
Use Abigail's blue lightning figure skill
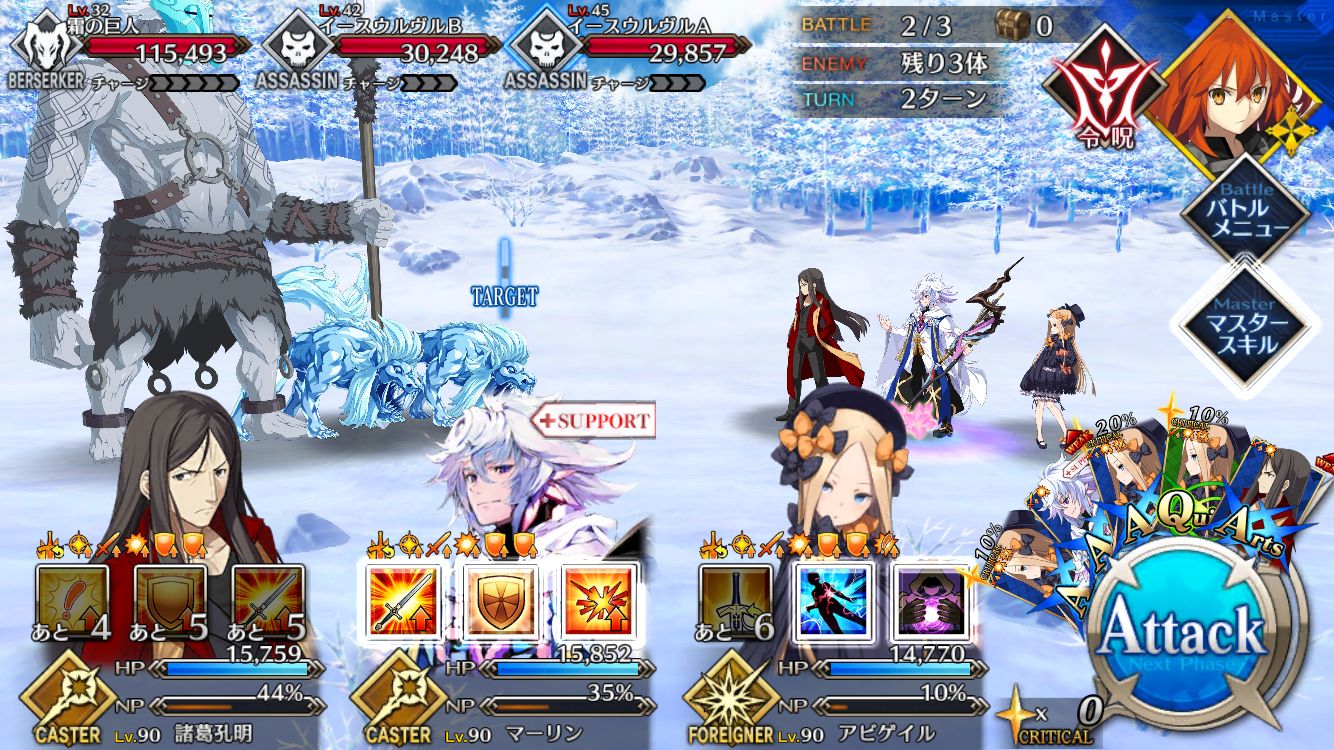coord(834,602)
